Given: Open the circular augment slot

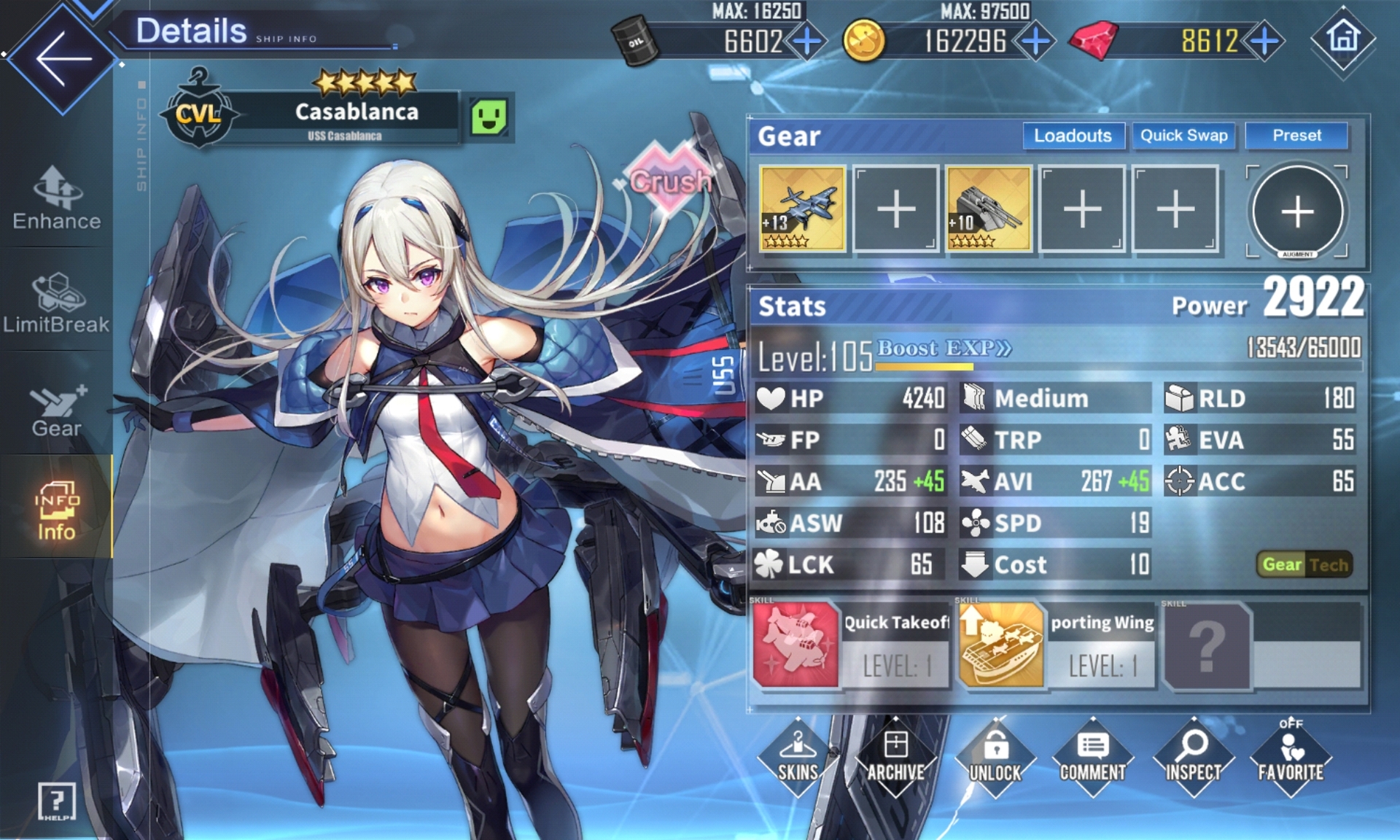Looking at the screenshot, I should [x=1297, y=211].
